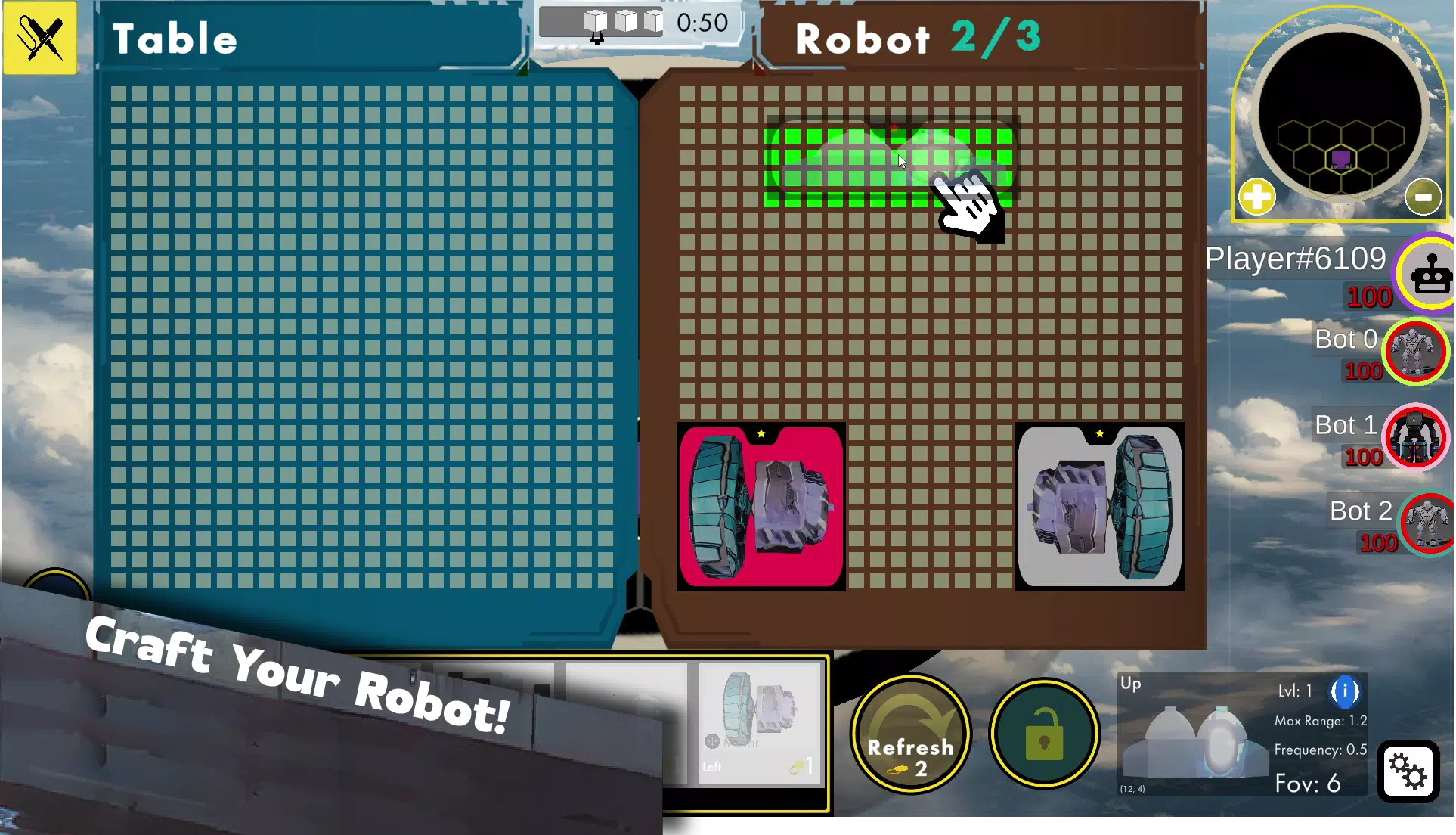Image resolution: width=1456 pixels, height=835 pixels.
Task: Switch to the Table panel
Action: [x=175, y=39]
